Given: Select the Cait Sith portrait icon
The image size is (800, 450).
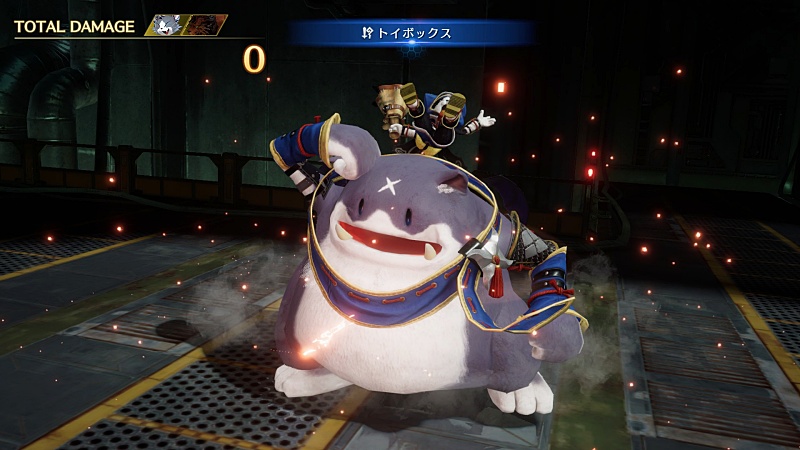Looking at the screenshot, I should [x=165, y=25].
